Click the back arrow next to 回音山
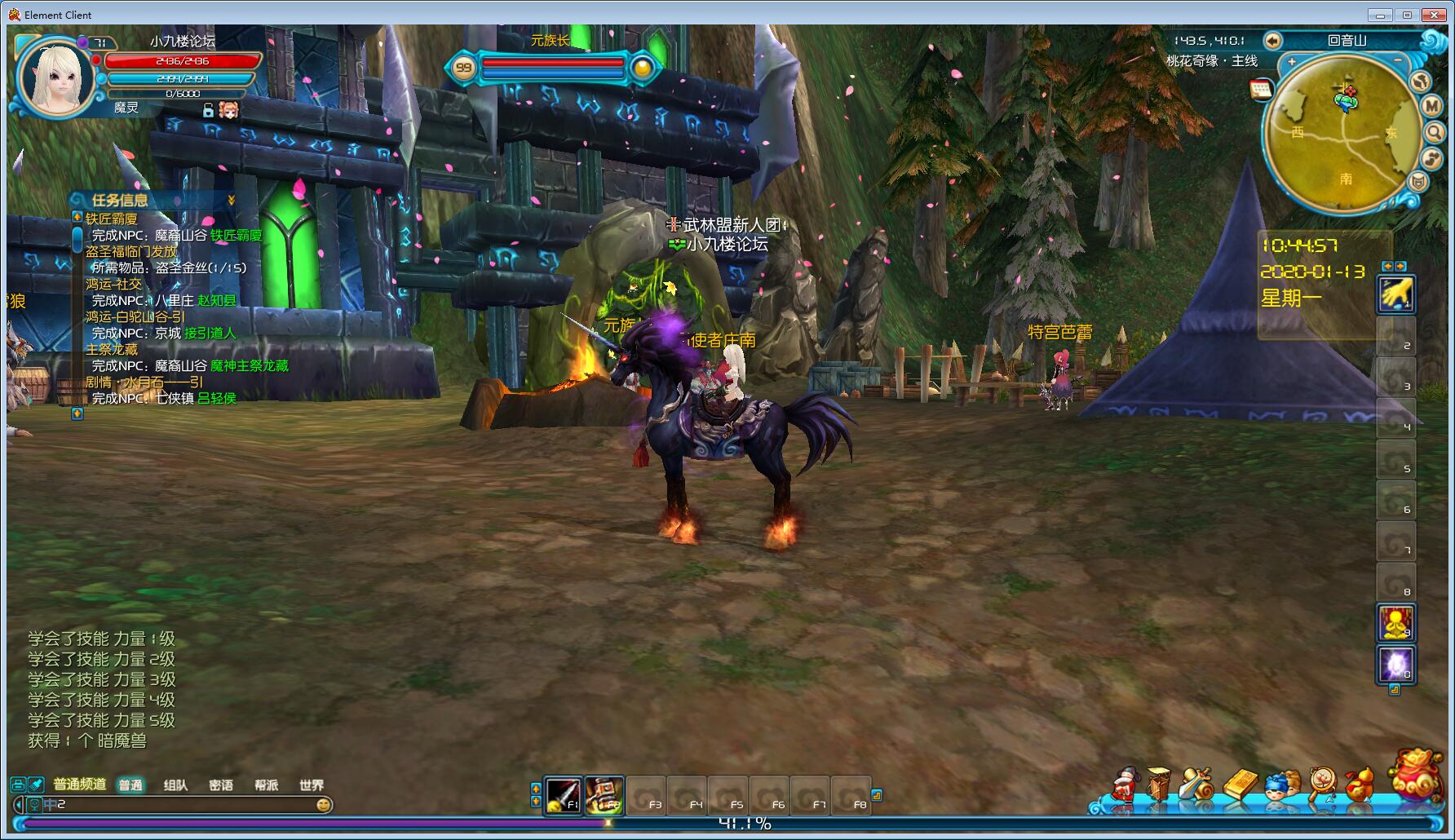This screenshot has width=1455, height=840. click(x=1272, y=41)
